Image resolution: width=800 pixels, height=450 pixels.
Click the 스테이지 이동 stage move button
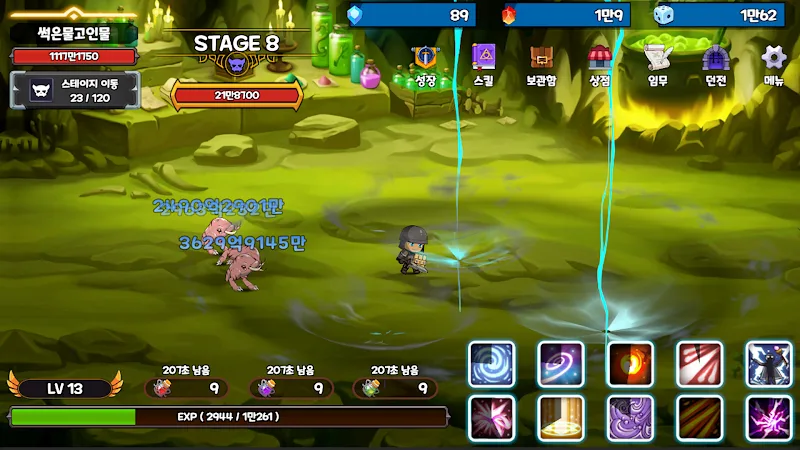[x=73, y=90]
